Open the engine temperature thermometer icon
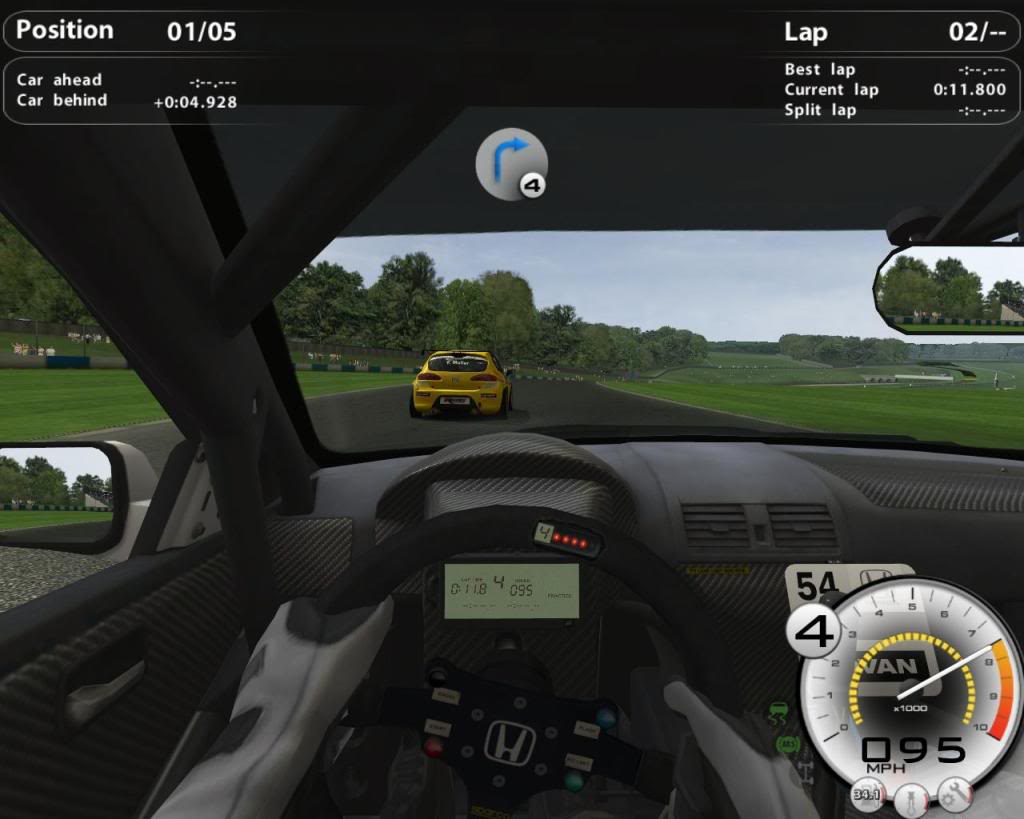 909,800
